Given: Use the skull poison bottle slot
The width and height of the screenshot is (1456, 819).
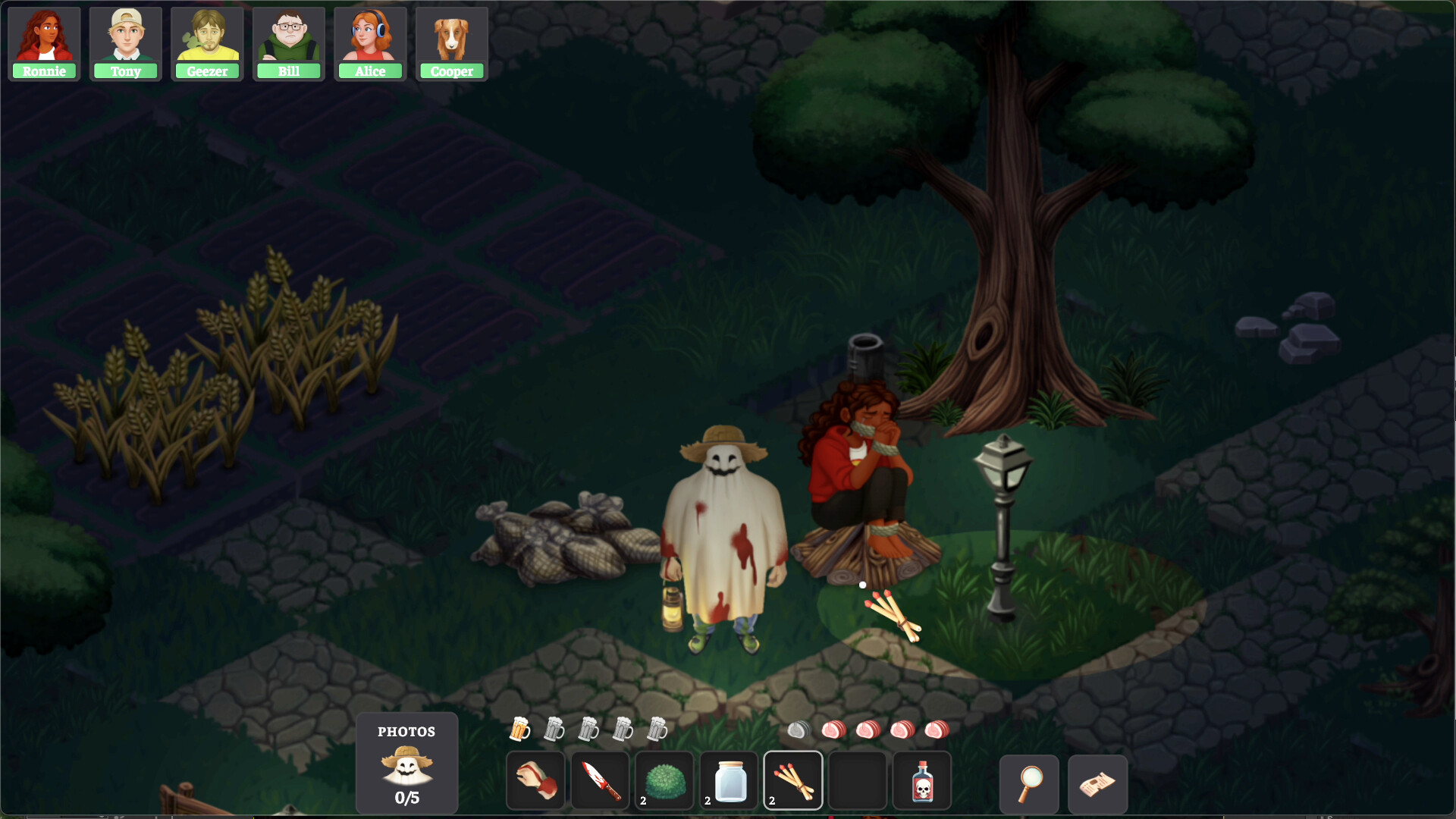Looking at the screenshot, I should click(x=922, y=781).
